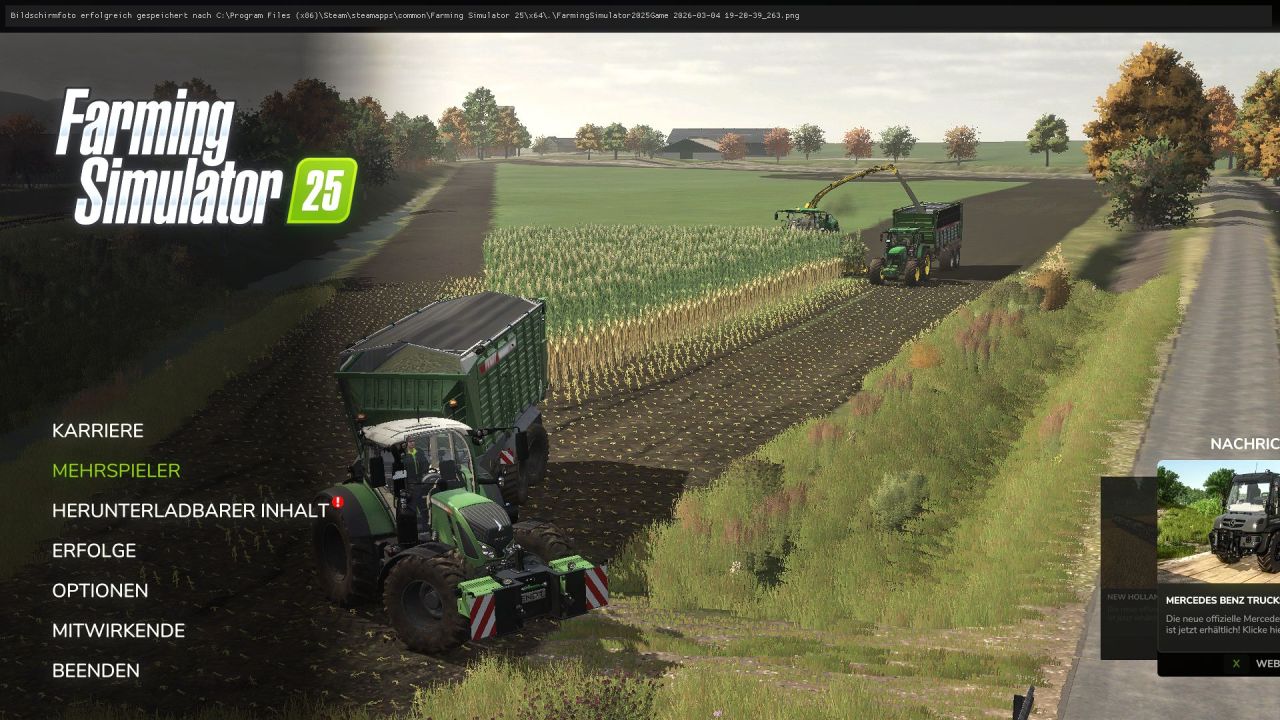Image resolution: width=1280 pixels, height=720 pixels.
Task: Click the green X controller key icon
Action: (1234, 663)
